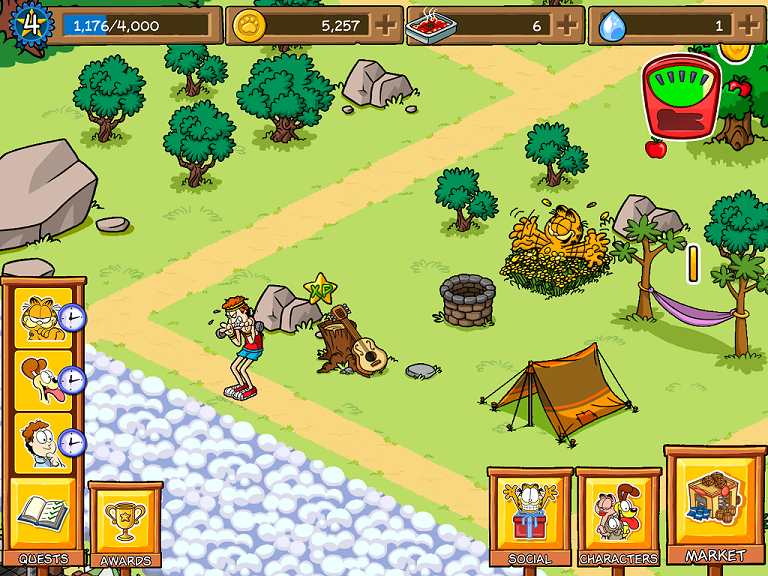Tap the level 4 star badge
The width and height of the screenshot is (768, 576).
(x=31, y=24)
